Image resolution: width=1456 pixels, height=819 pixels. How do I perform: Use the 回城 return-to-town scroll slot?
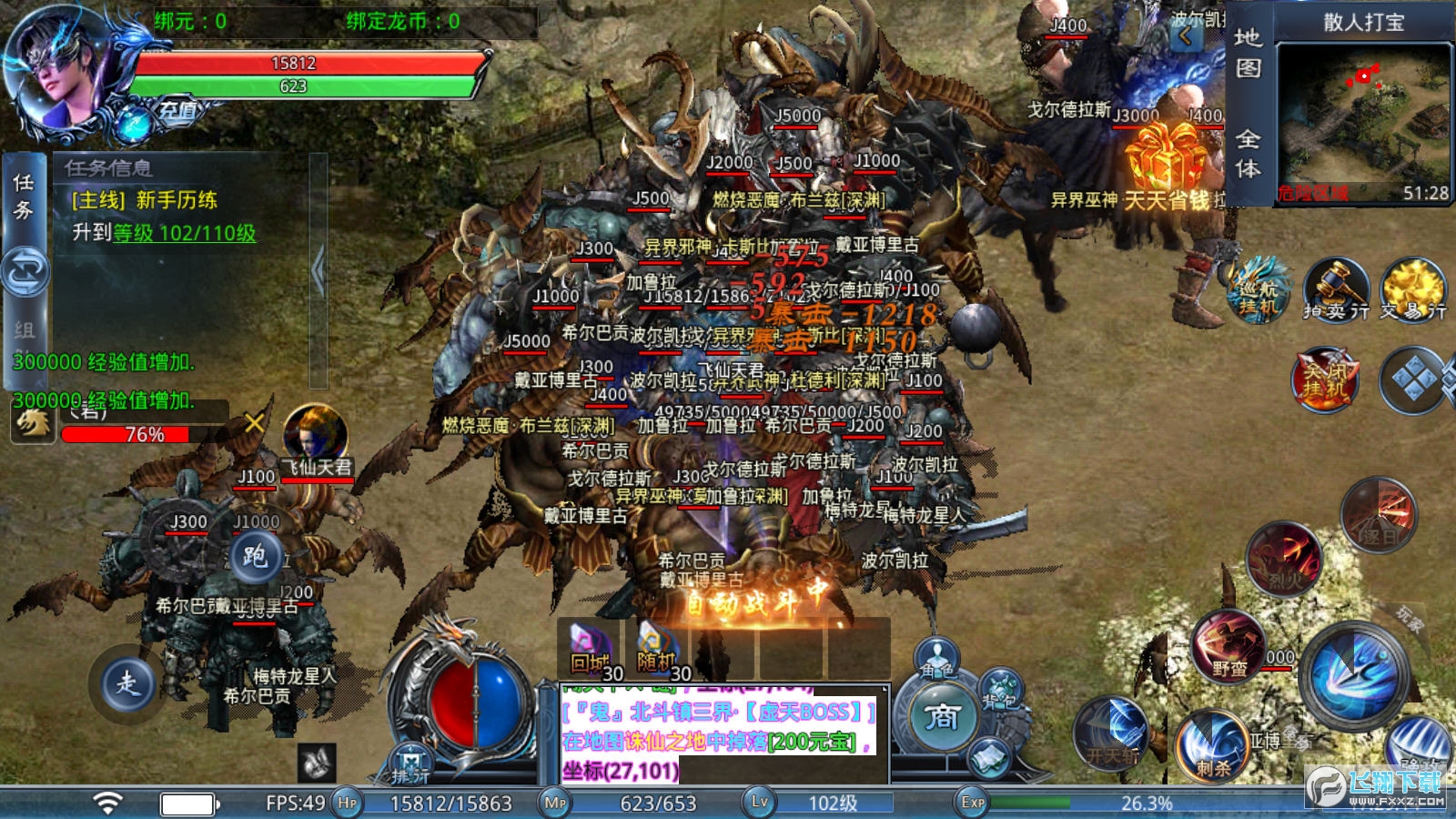coord(590,650)
